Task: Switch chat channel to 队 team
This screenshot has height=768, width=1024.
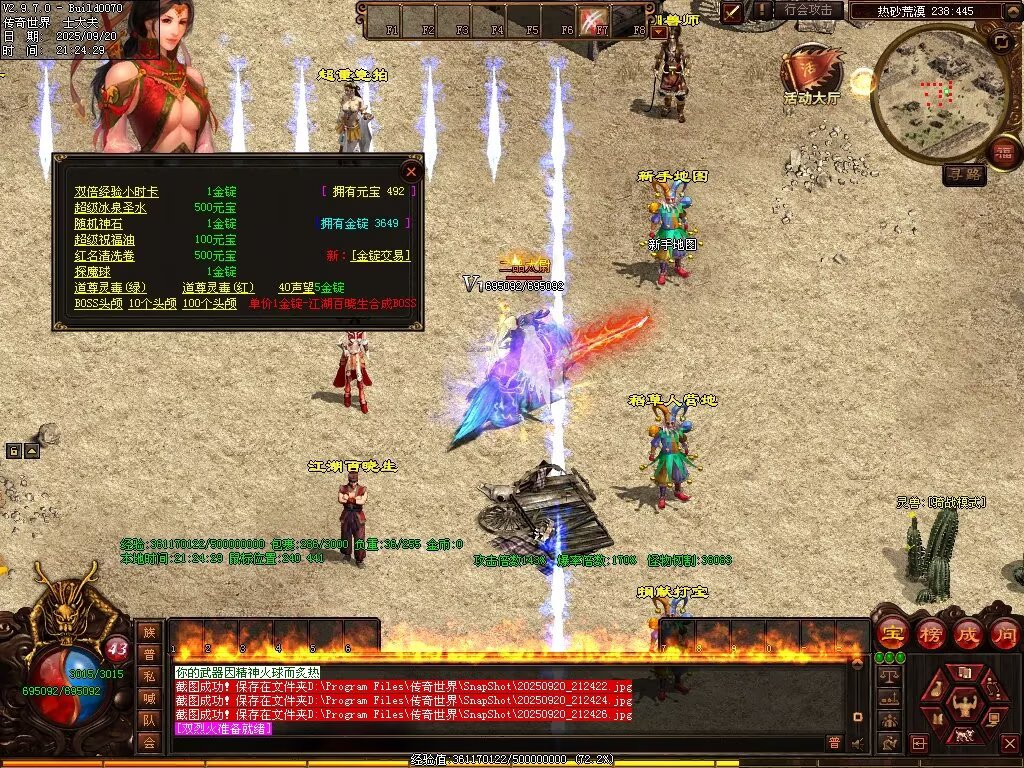Action: [149, 720]
